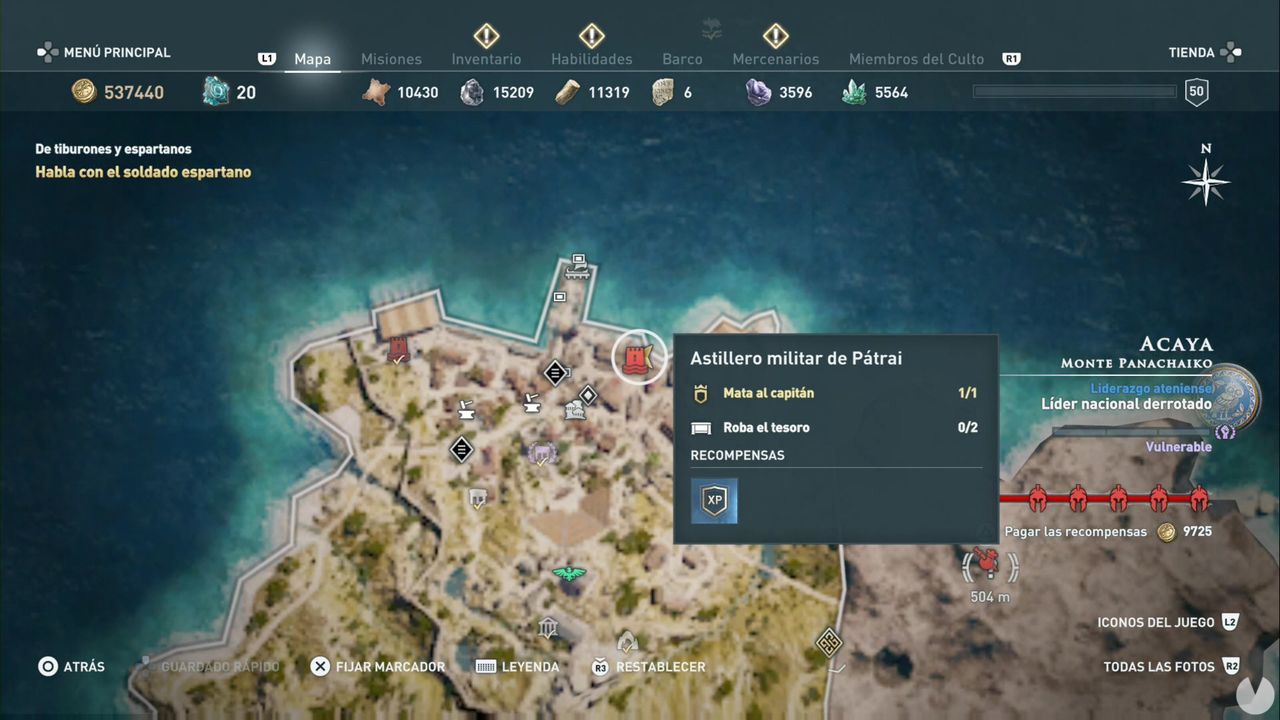Switch to the Misiones tab

(391, 59)
